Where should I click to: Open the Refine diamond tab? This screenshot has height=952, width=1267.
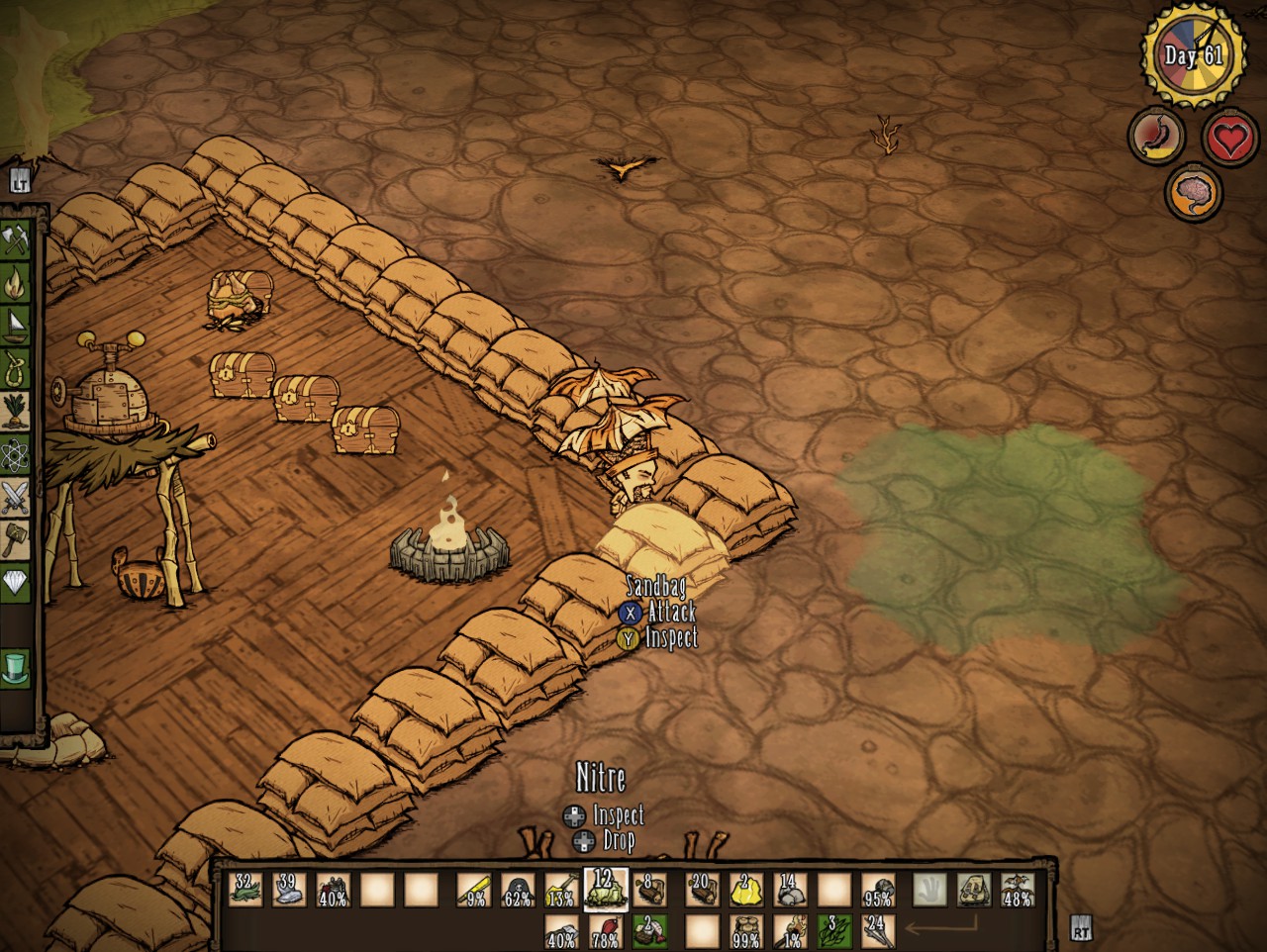pos(16,582)
